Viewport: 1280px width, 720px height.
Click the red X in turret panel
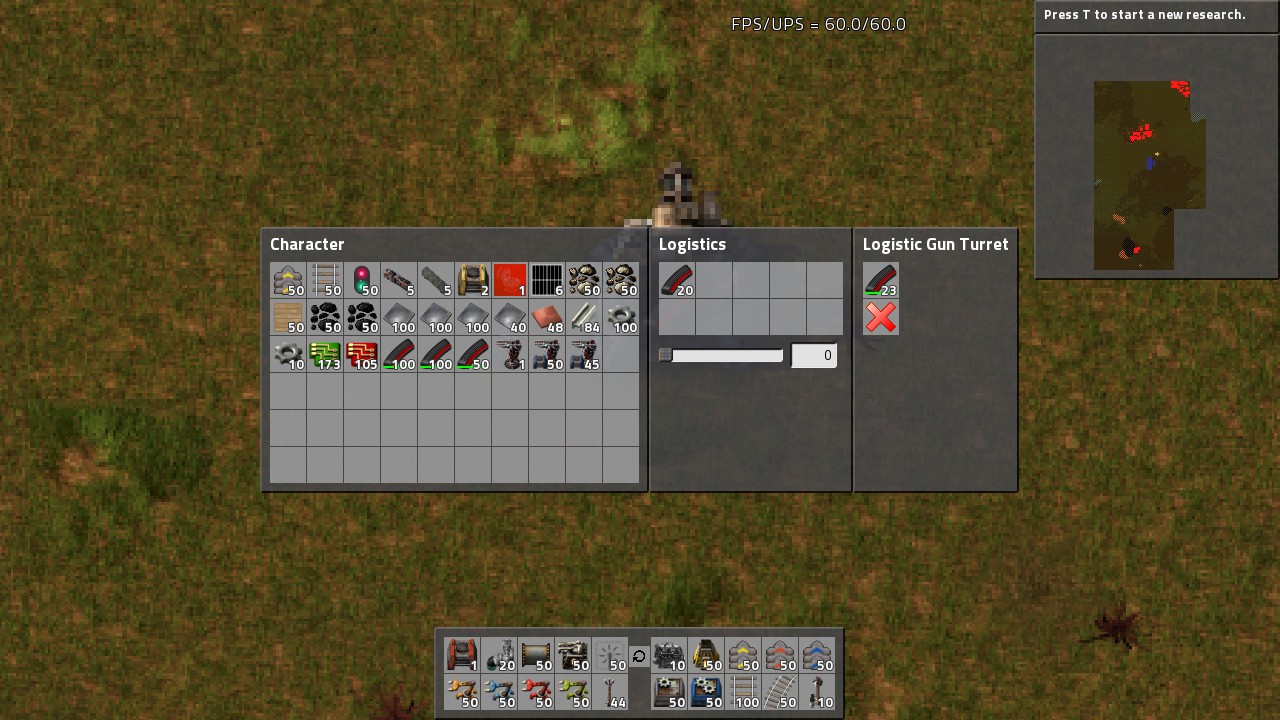tap(881, 318)
